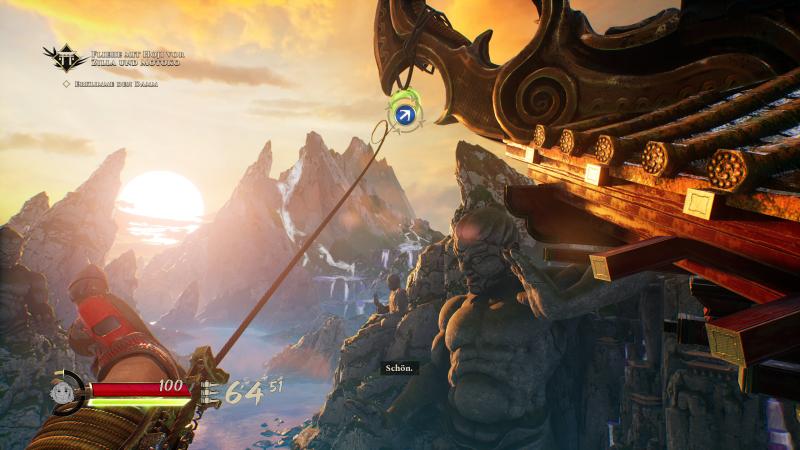Viewport: 800px width, 450px height.
Task: Select the character portrait icon beside health
Action: coord(62,391)
